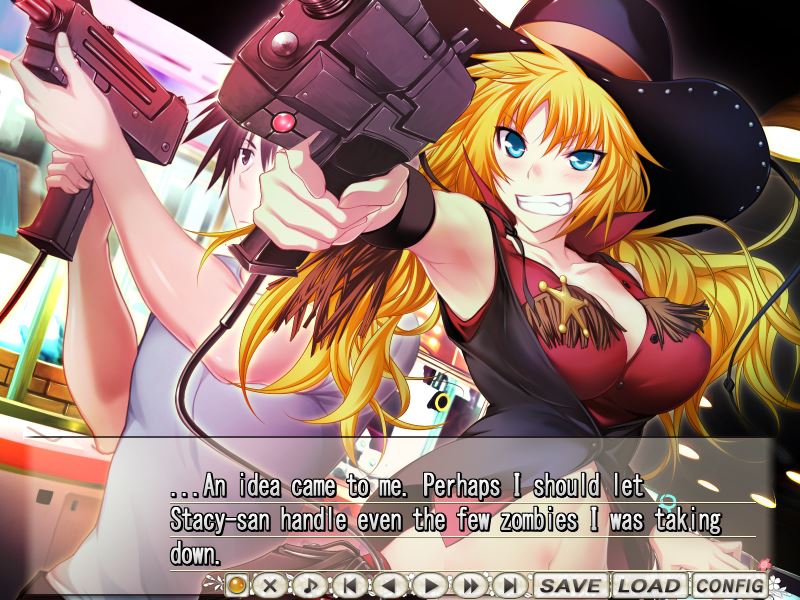Screen dimensions: 800x600
Task: Jump back with the skip-to-previous button
Action: [350, 586]
